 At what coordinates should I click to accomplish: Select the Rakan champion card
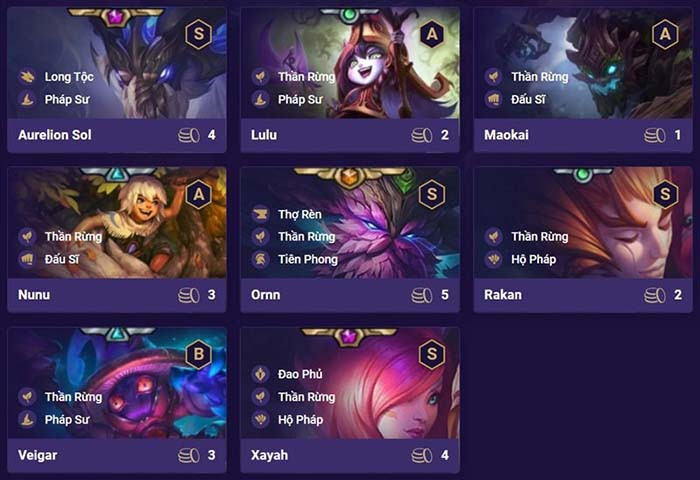pos(583,240)
